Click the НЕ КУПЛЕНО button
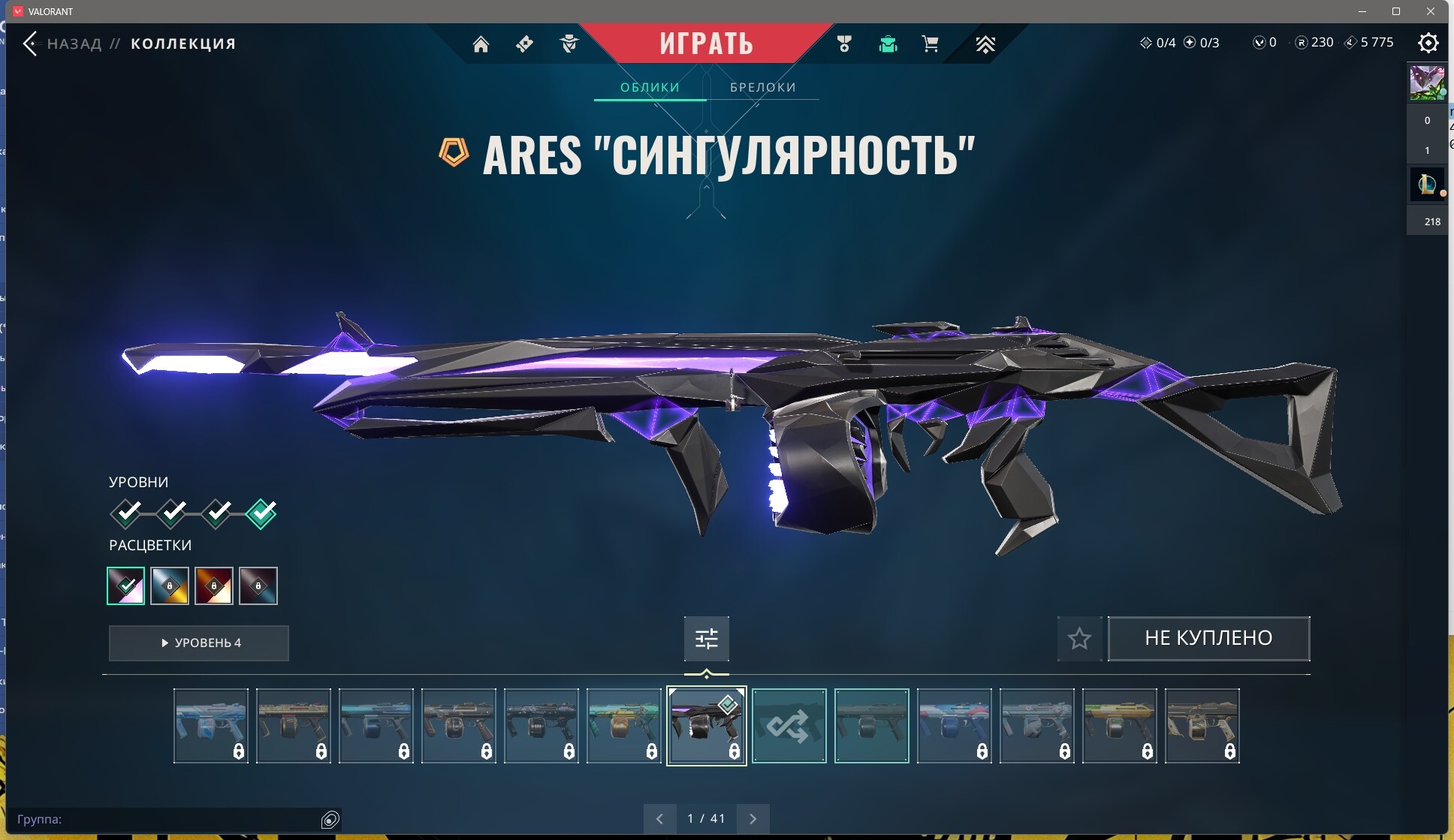The image size is (1454, 840). click(x=1208, y=638)
